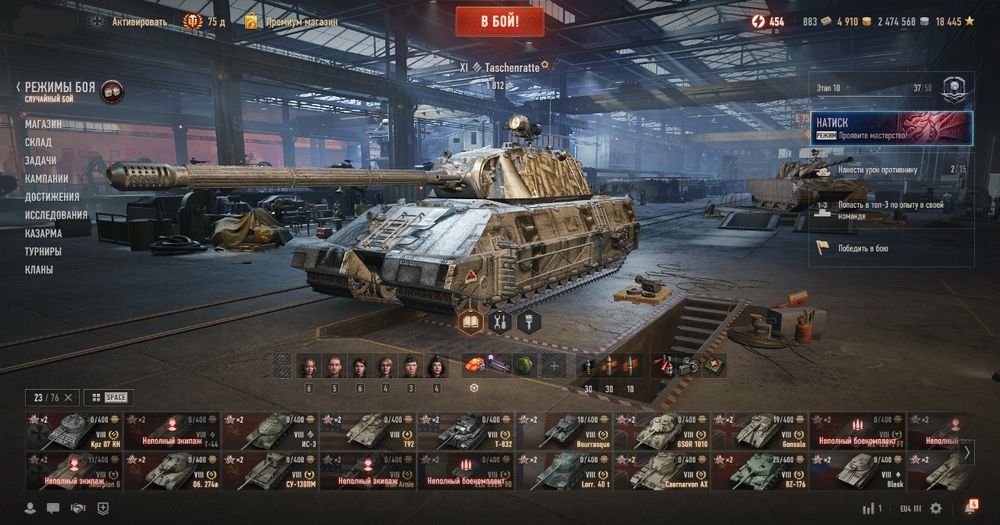1000x525 pixels.
Task: Open the ТУРНИРЫ menu entry
Action: click(x=43, y=251)
